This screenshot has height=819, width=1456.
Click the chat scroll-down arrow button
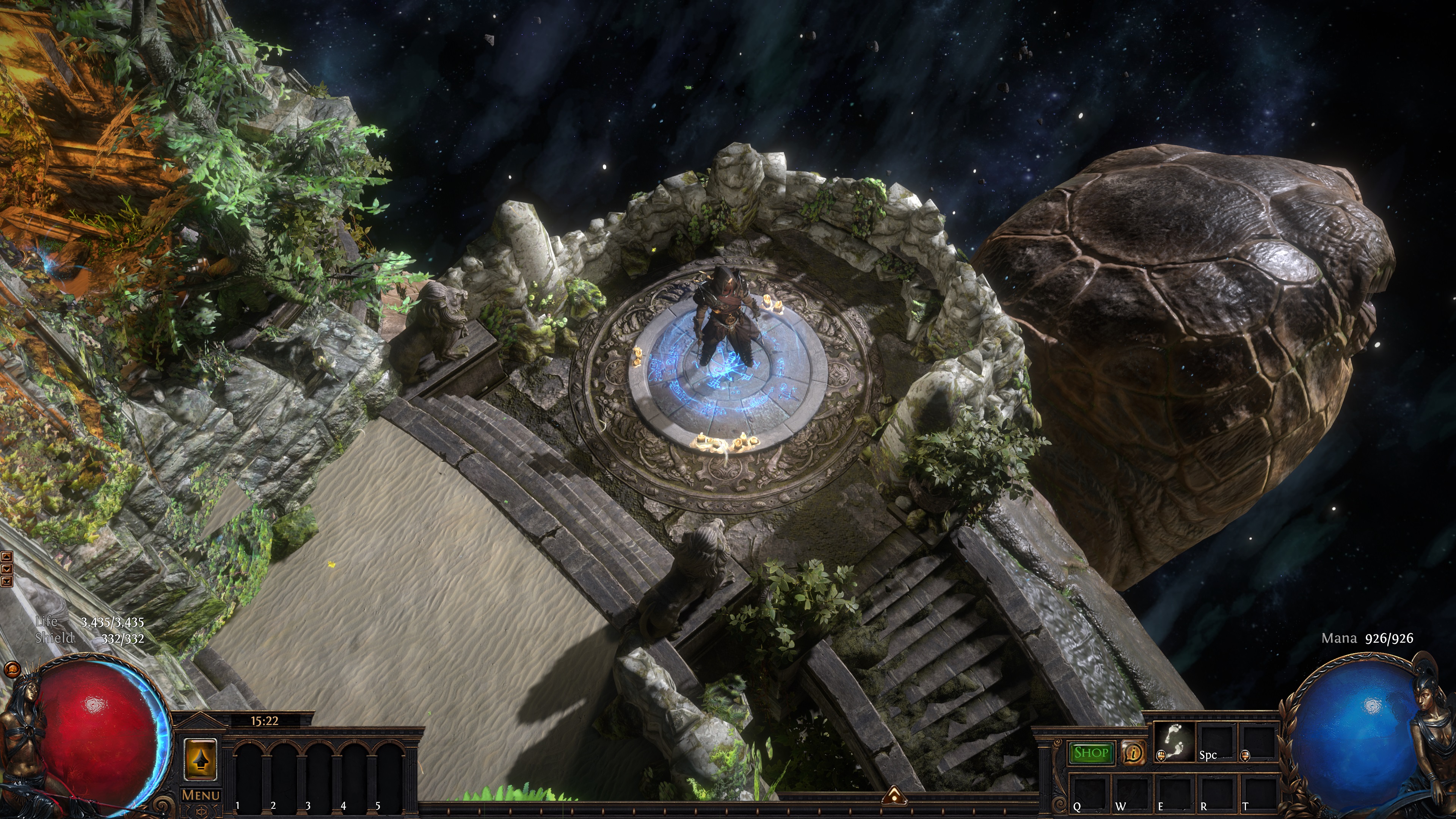[x=6, y=569]
